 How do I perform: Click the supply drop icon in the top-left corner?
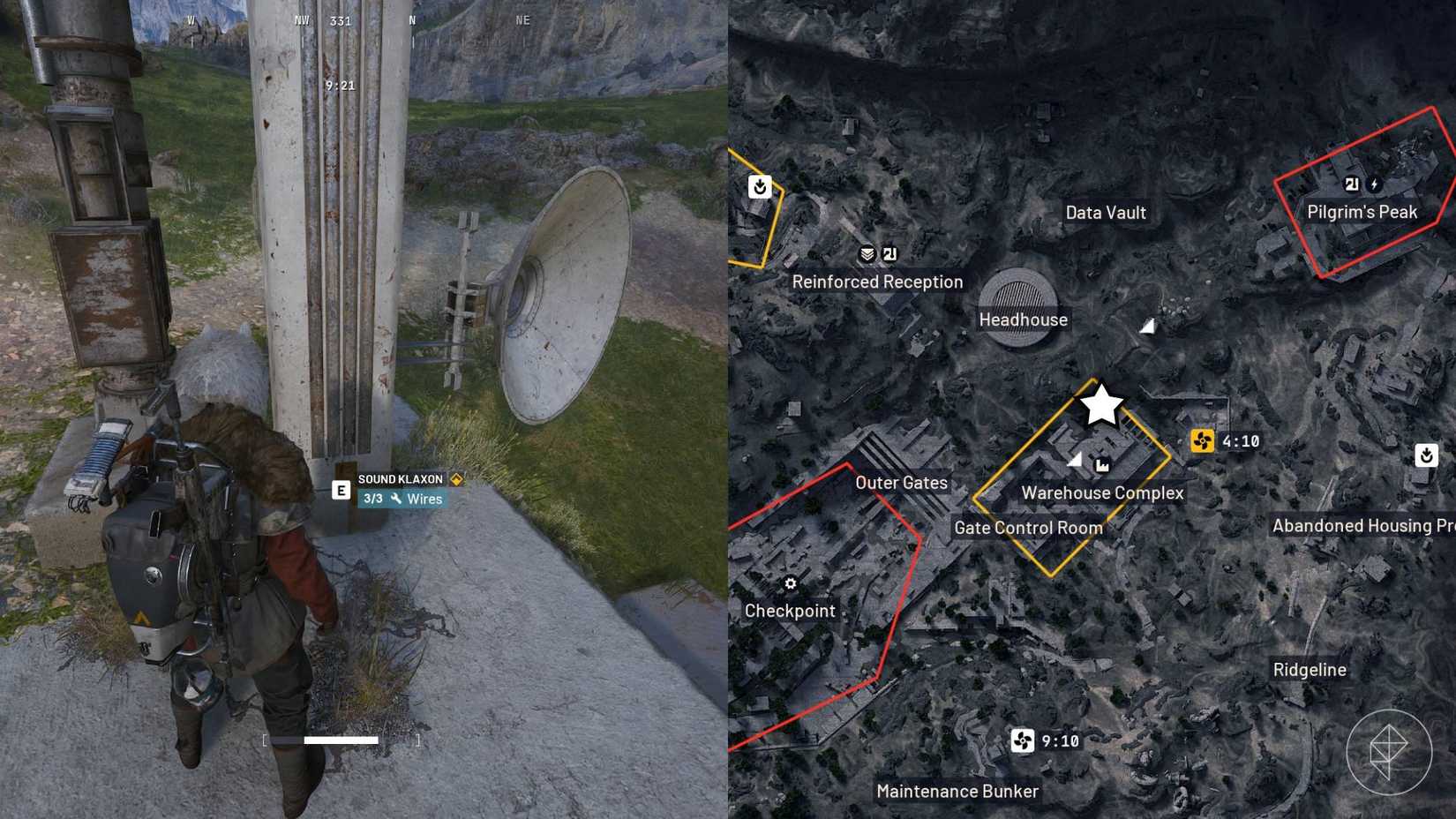[x=760, y=185]
